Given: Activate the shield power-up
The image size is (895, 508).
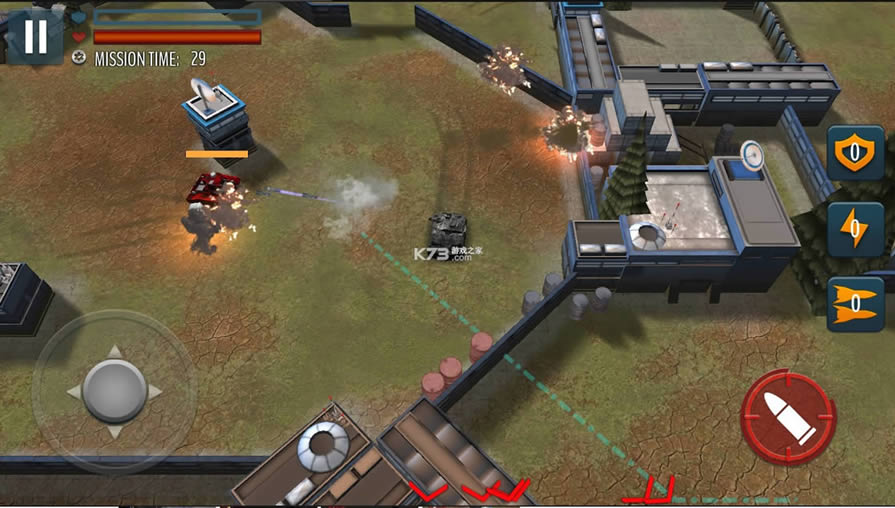Looking at the screenshot, I should coord(854,155).
